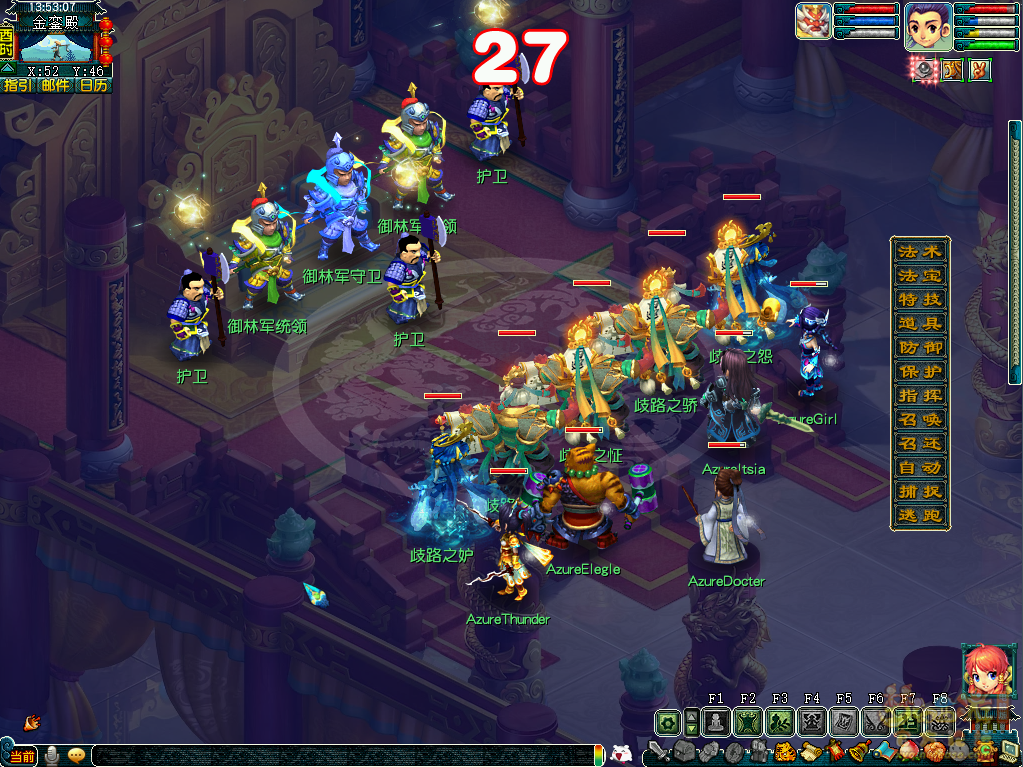The height and width of the screenshot is (767, 1023).
Task: Select the 逃跑 flee command
Action: pos(920,516)
